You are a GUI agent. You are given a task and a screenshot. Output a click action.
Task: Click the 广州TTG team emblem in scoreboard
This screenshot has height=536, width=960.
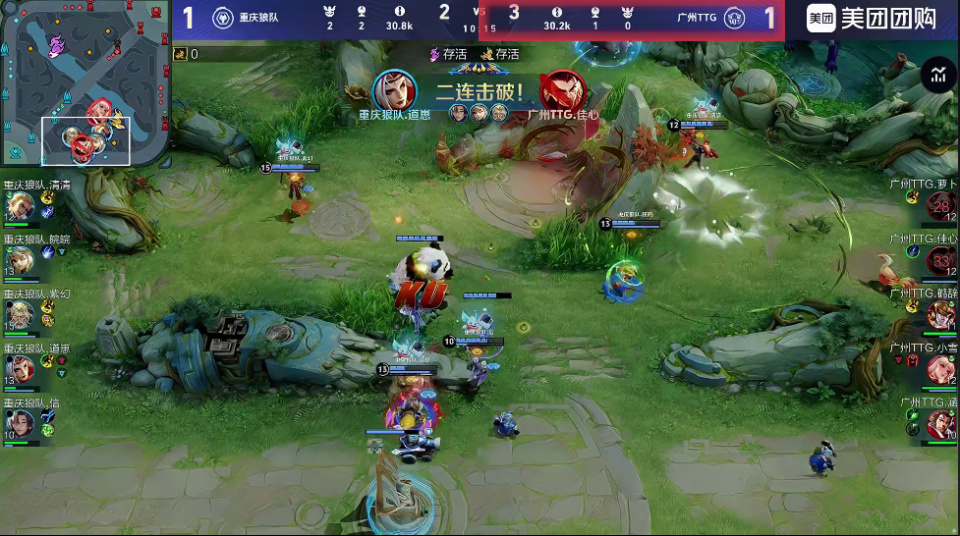(x=734, y=18)
